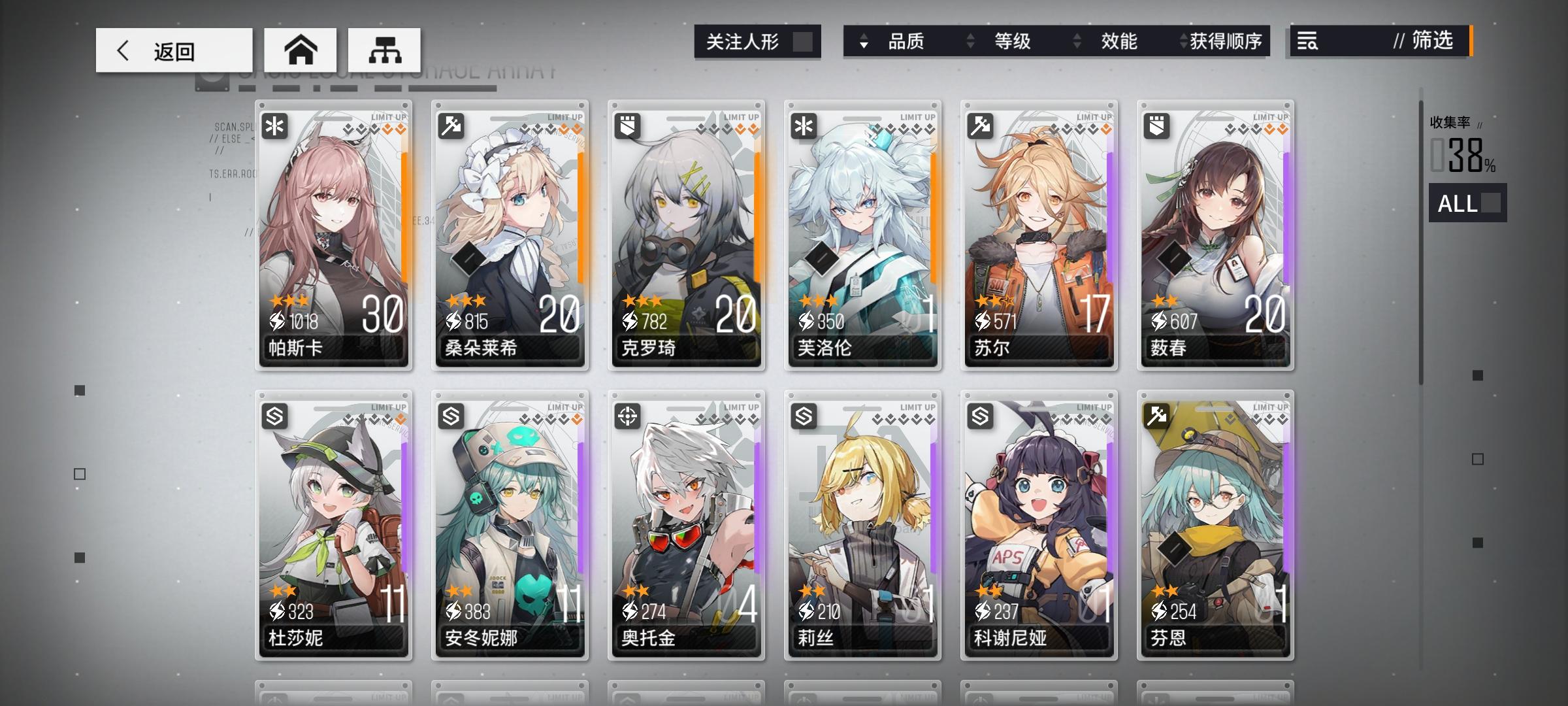Open the home screen icon
This screenshot has width=1568, height=706.
tap(301, 49)
